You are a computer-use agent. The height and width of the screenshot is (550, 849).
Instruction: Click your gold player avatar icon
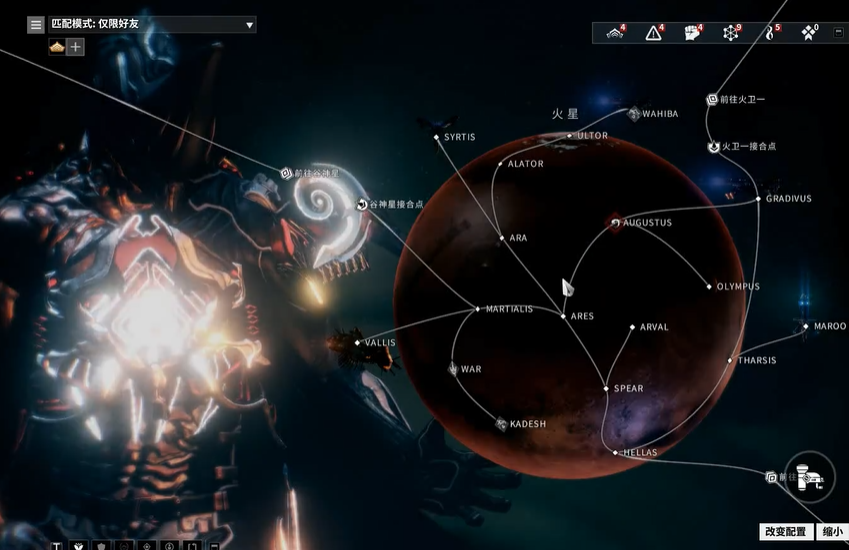coord(56,47)
